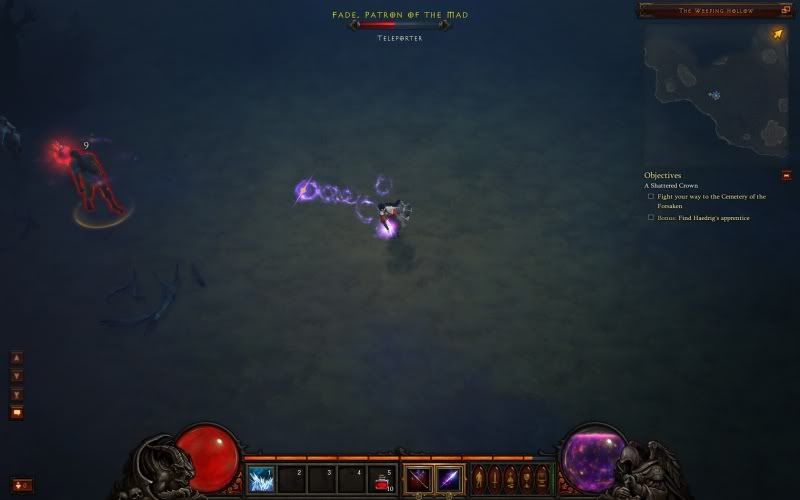Open the character figure menu button
Image resolution: width=800 pixels, height=500 pixels.
[x=478, y=477]
